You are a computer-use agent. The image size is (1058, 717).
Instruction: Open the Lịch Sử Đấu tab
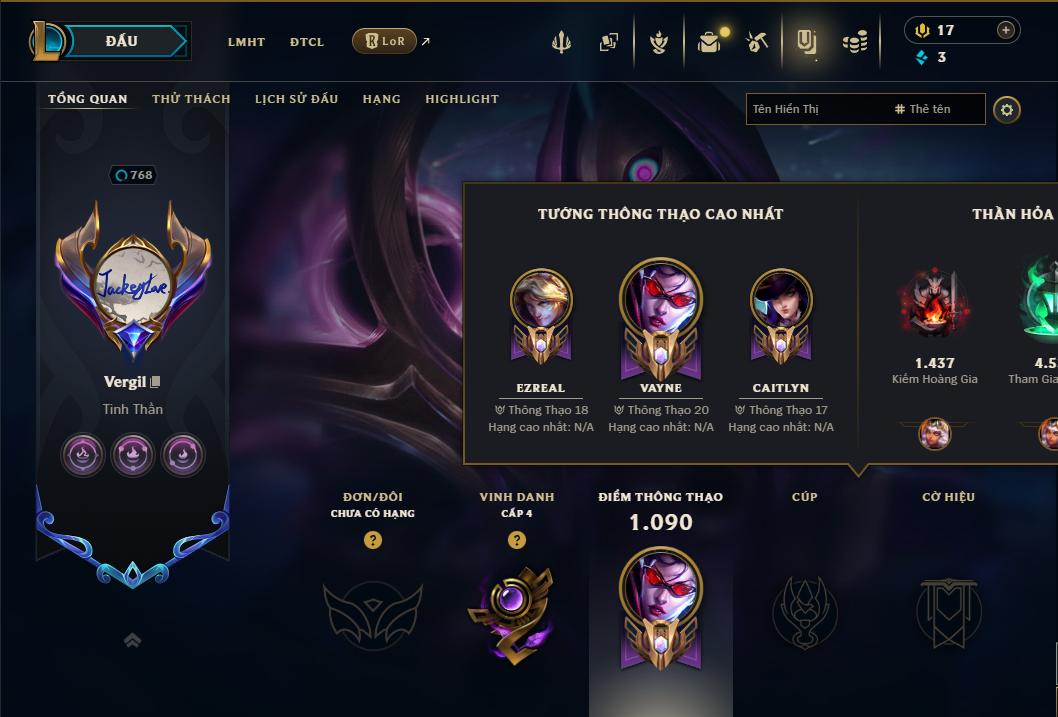click(x=296, y=99)
